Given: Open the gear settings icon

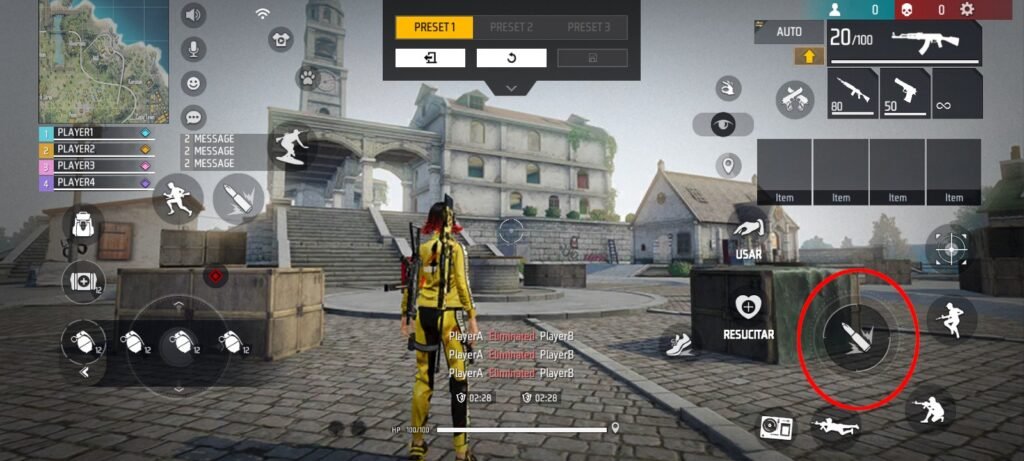Looking at the screenshot, I should [967, 10].
